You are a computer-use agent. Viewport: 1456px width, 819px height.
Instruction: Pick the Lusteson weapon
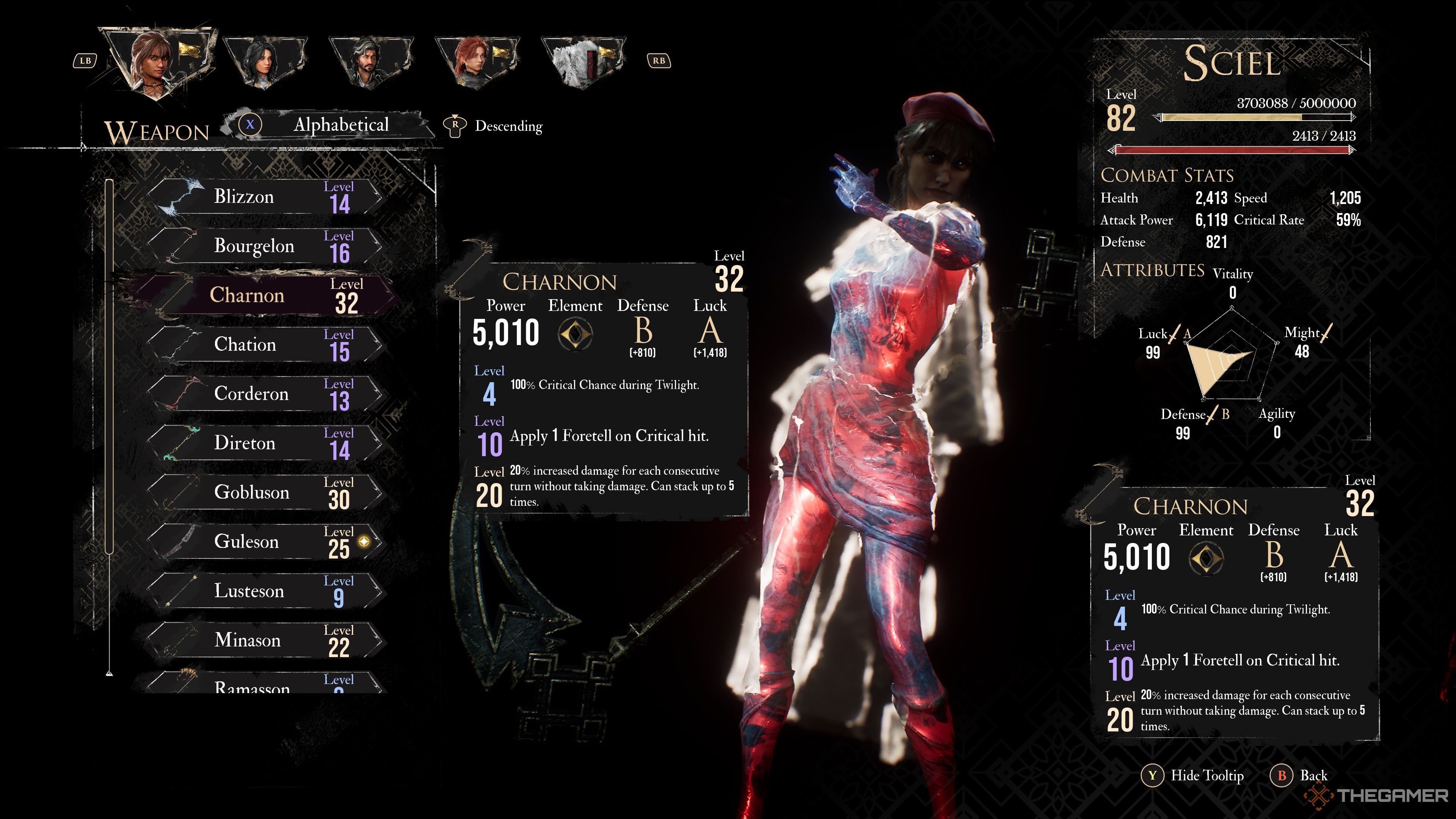(266, 591)
